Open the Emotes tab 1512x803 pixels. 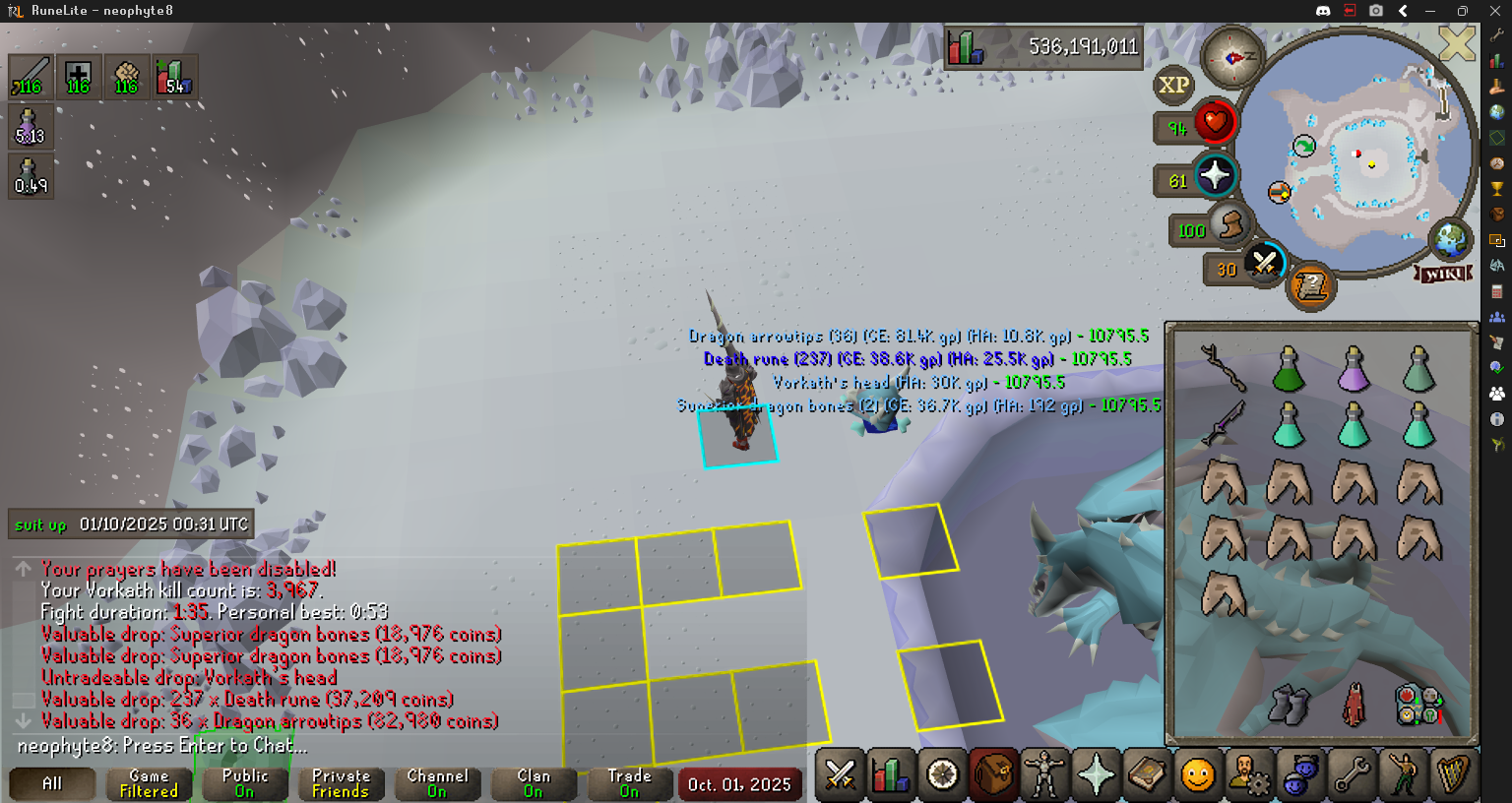coord(1403,775)
